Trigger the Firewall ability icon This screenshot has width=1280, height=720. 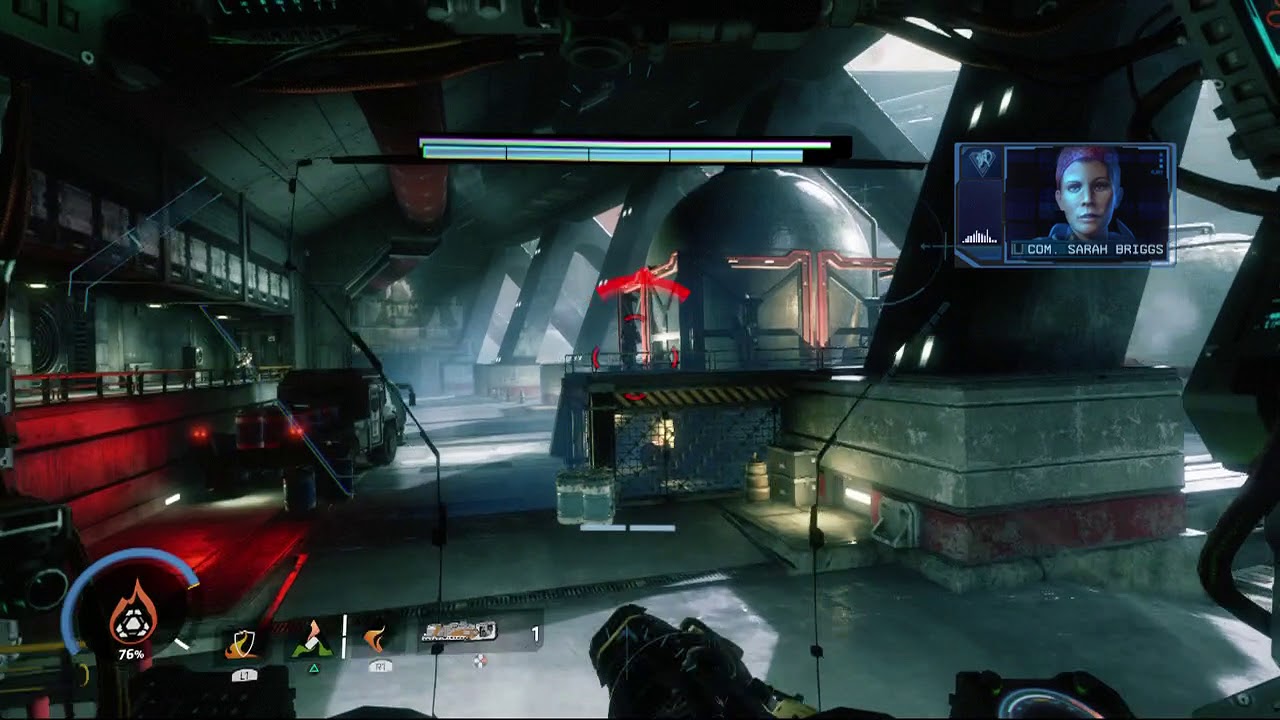pyautogui.click(x=376, y=638)
